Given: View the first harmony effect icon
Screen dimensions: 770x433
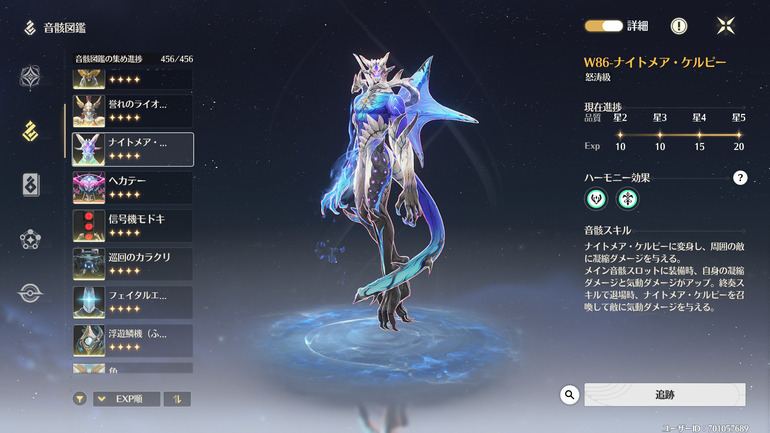Looking at the screenshot, I should click(597, 199).
